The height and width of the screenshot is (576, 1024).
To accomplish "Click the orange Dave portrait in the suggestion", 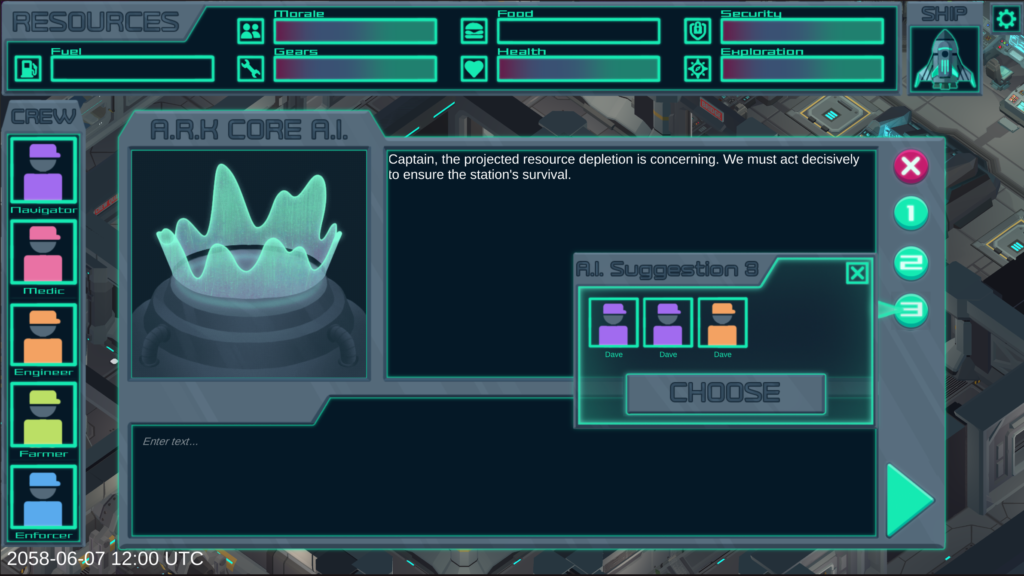I will 722,323.
